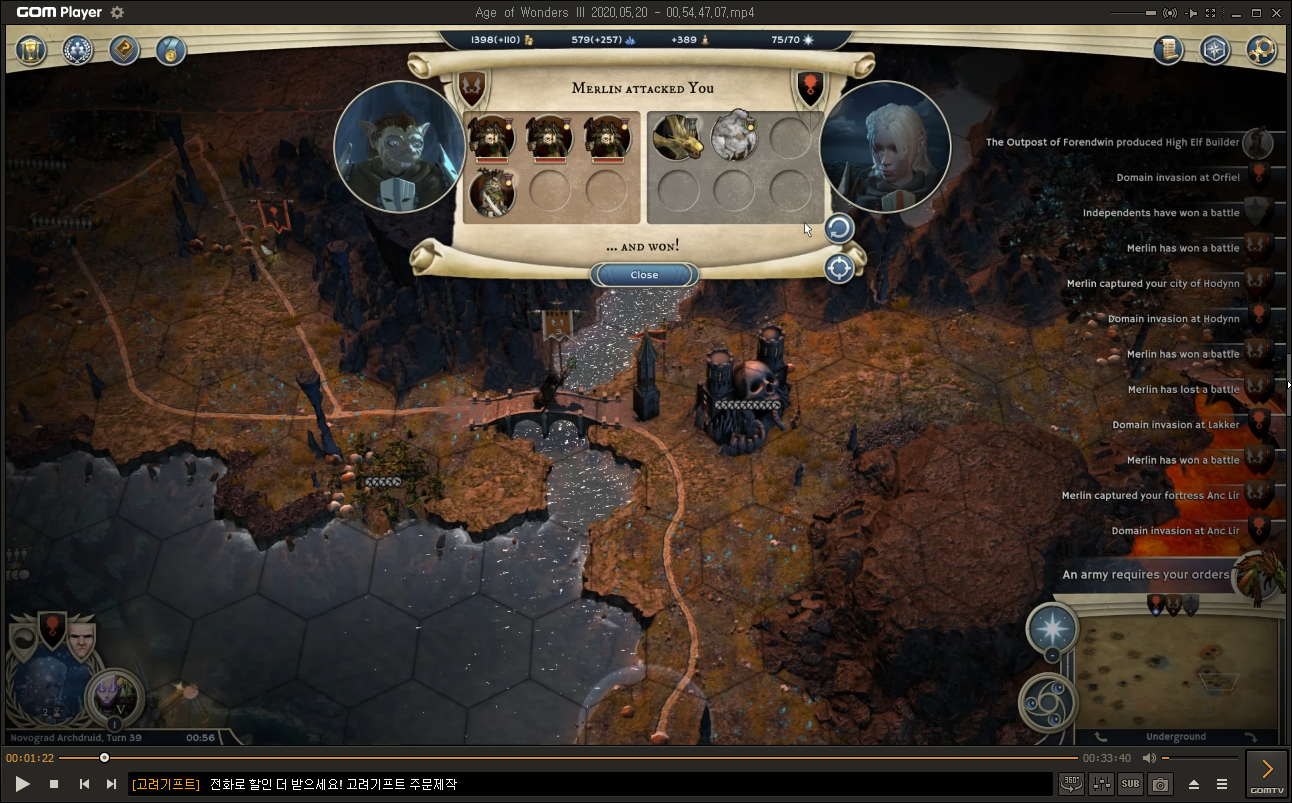The image size is (1292, 803).
Task: Take a screenshot with the camera button
Action: tap(1160, 784)
